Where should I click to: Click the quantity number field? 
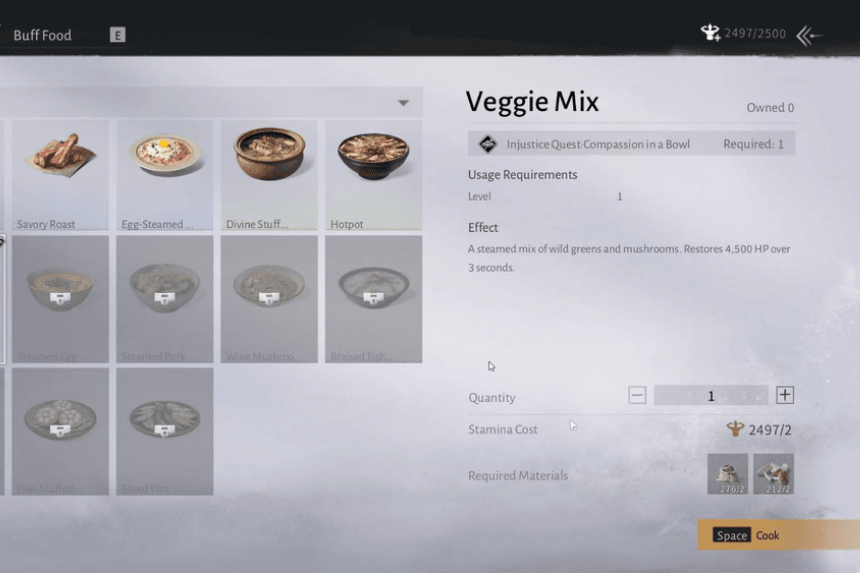pyautogui.click(x=711, y=396)
